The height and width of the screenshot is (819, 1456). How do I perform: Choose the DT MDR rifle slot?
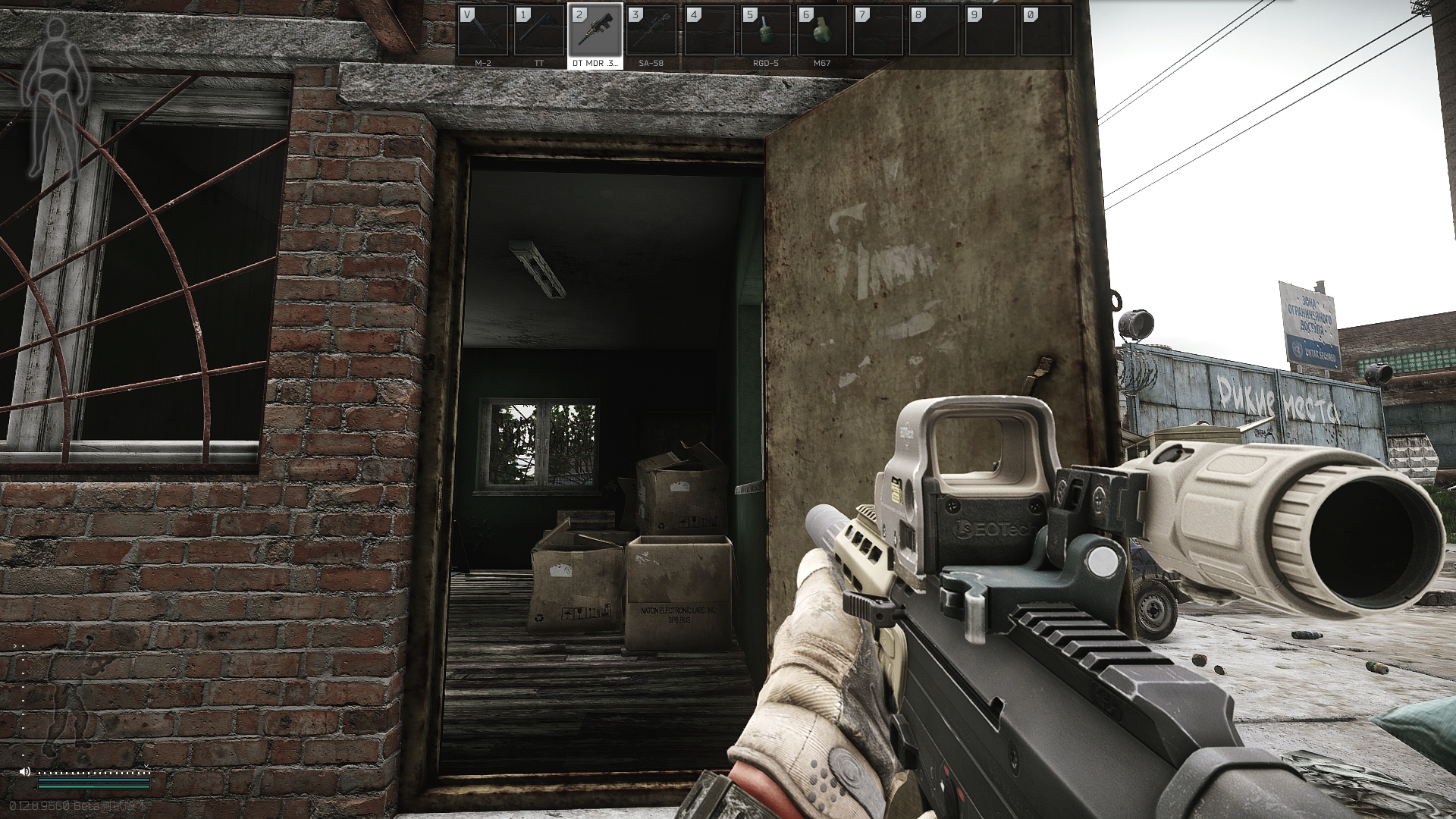pyautogui.click(x=595, y=32)
